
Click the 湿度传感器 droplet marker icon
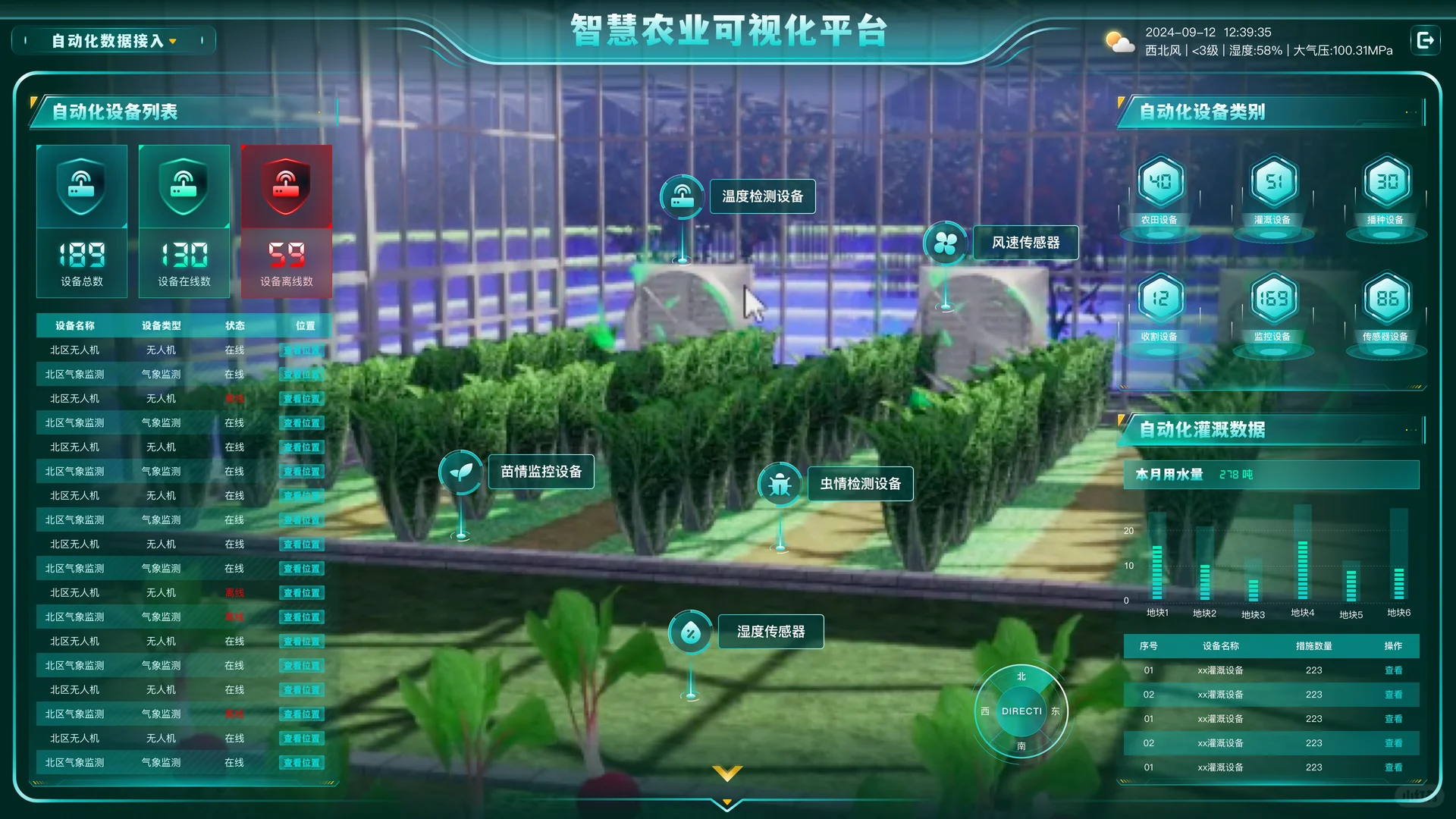(x=690, y=631)
